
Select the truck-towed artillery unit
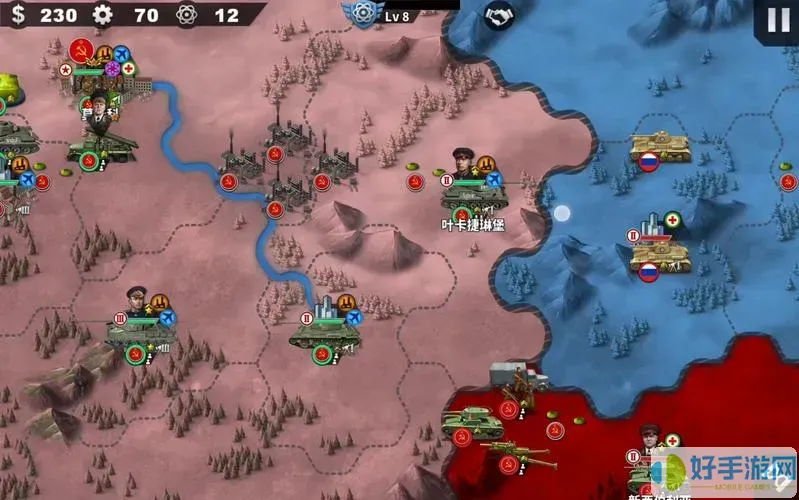[517, 383]
